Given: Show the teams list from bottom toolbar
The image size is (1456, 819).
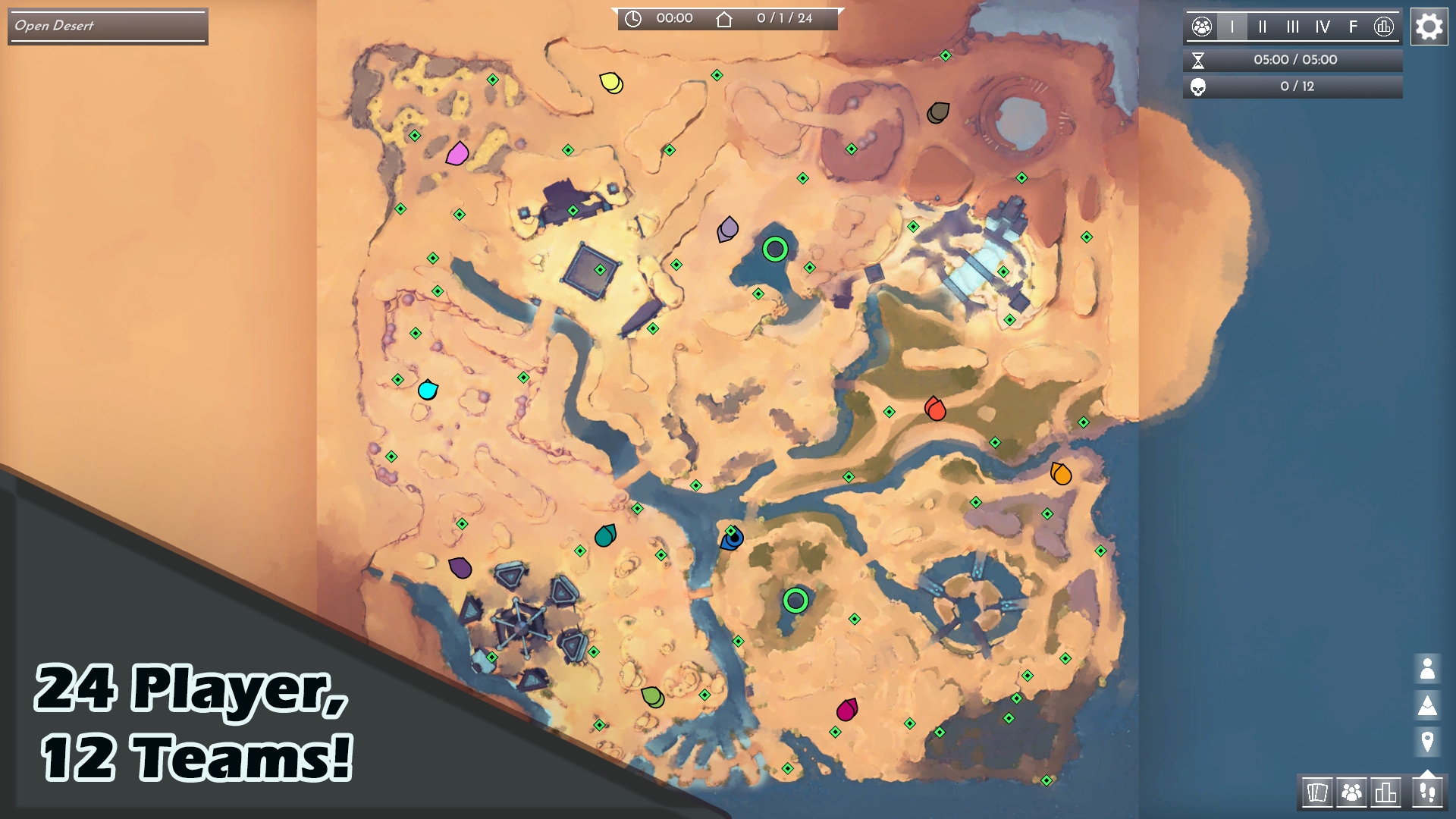Looking at the screenshot, I should 1351,793.
